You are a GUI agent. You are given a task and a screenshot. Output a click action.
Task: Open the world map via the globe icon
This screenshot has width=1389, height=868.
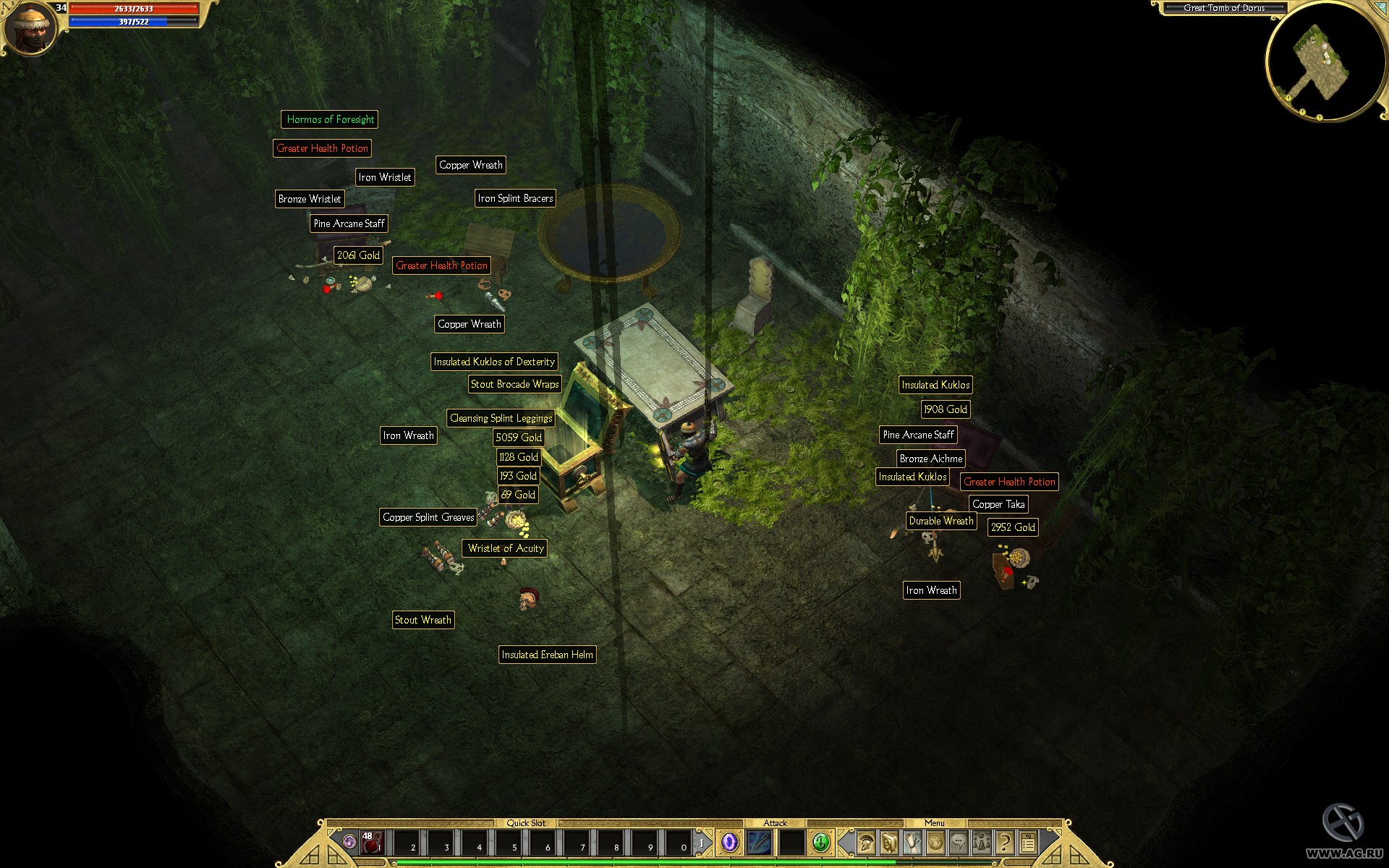coord(935,843)
